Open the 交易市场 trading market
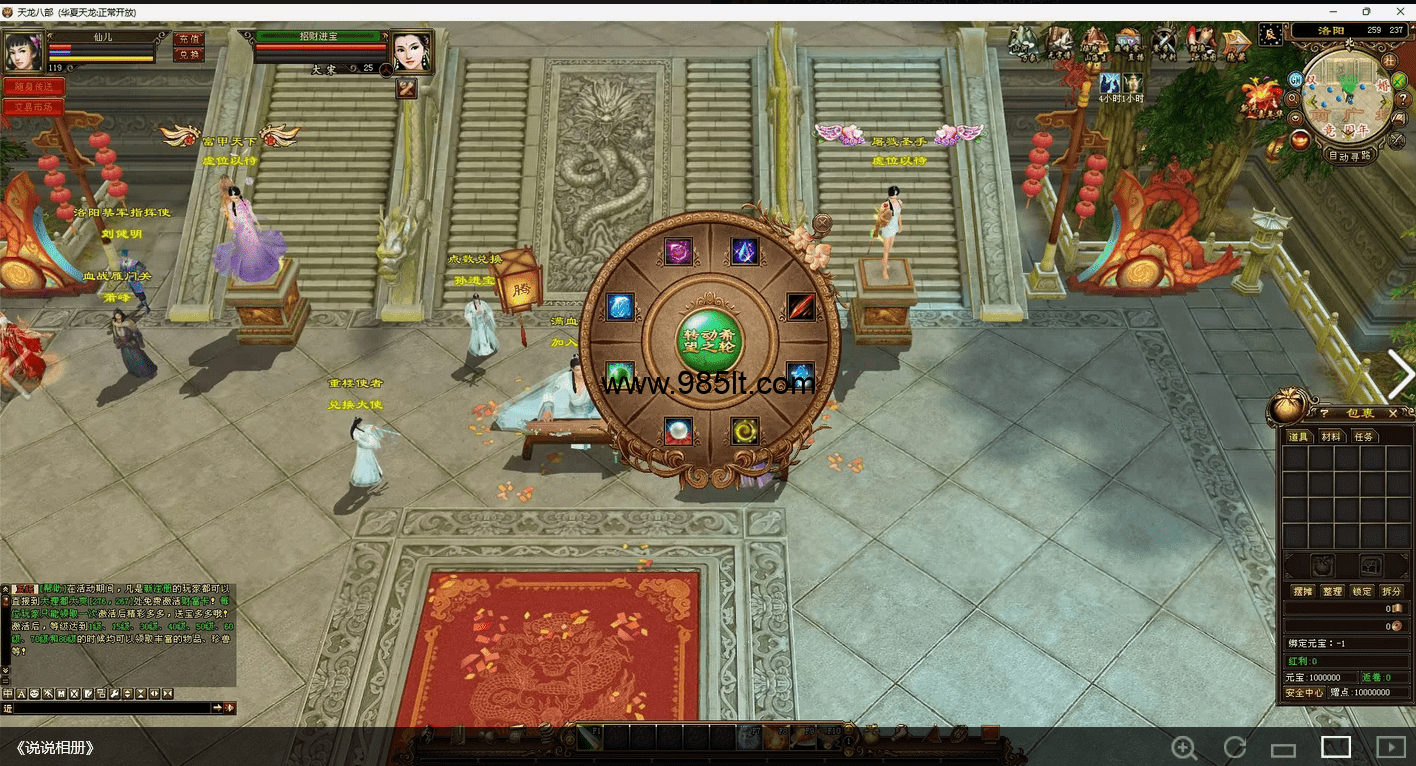Screen dimensions: 1416x766 (33, 107)
